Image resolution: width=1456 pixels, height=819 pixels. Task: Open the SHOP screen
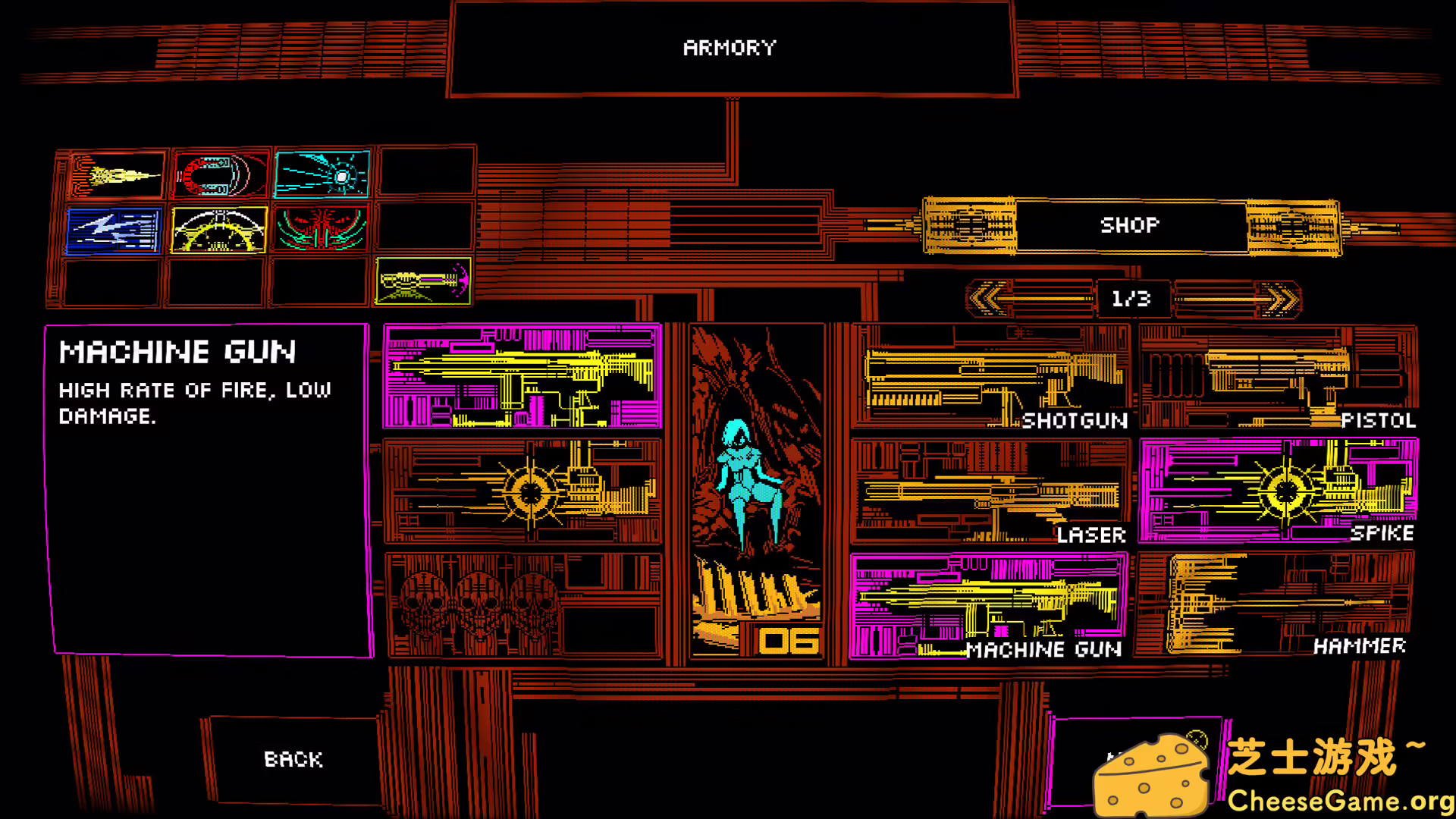point(1130,225)
